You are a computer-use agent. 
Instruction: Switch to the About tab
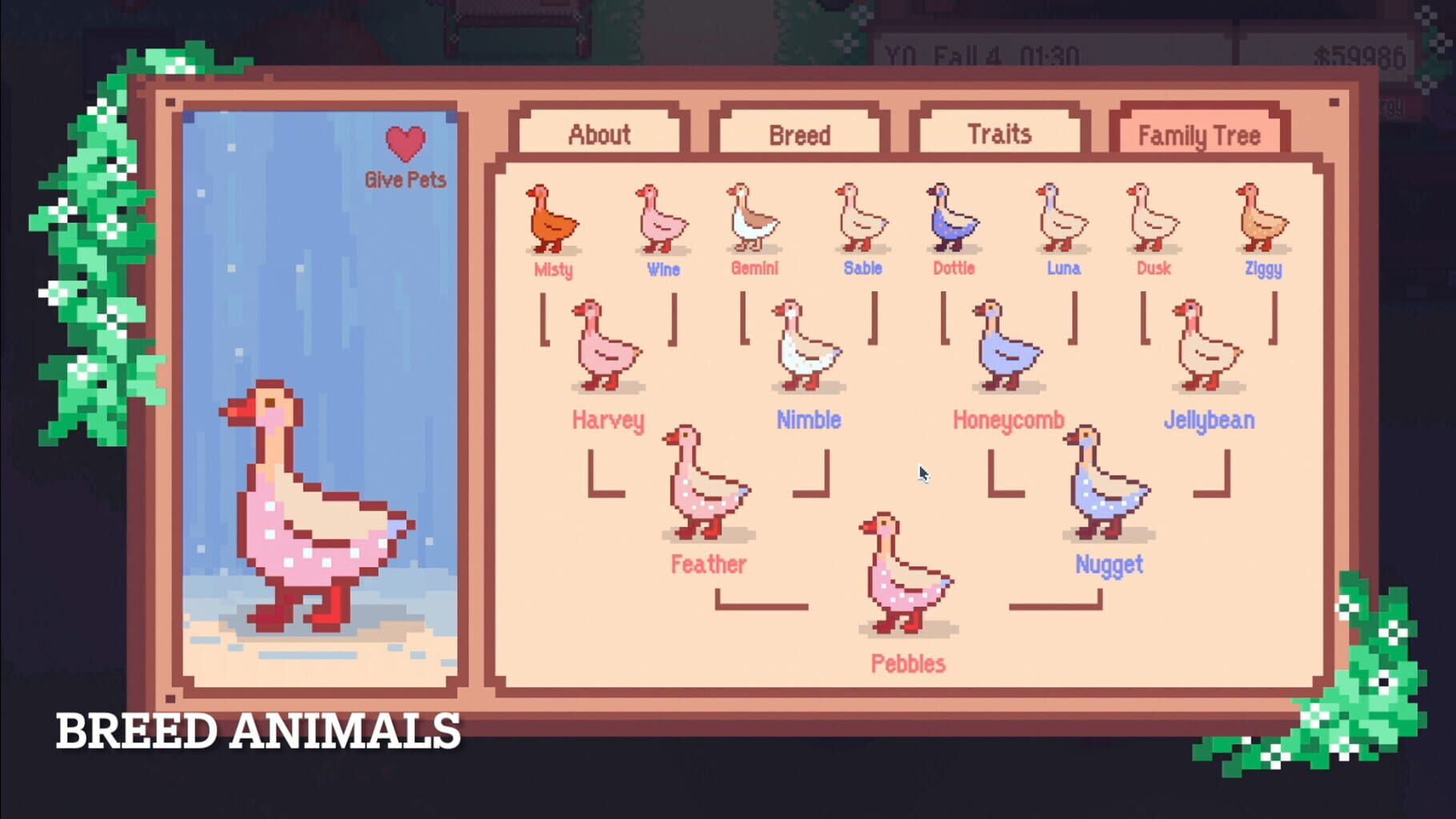598,134
